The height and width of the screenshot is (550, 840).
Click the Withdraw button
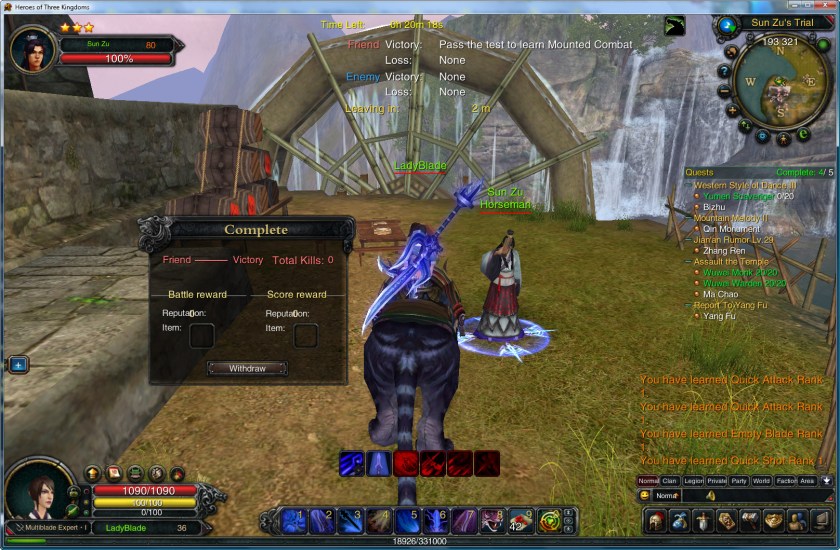247,368
